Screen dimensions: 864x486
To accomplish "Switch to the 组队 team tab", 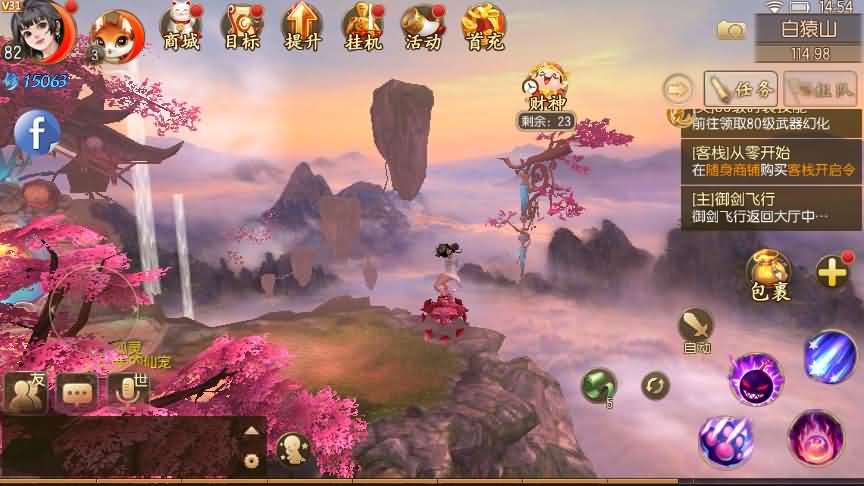I will click(x=821, y=88).
